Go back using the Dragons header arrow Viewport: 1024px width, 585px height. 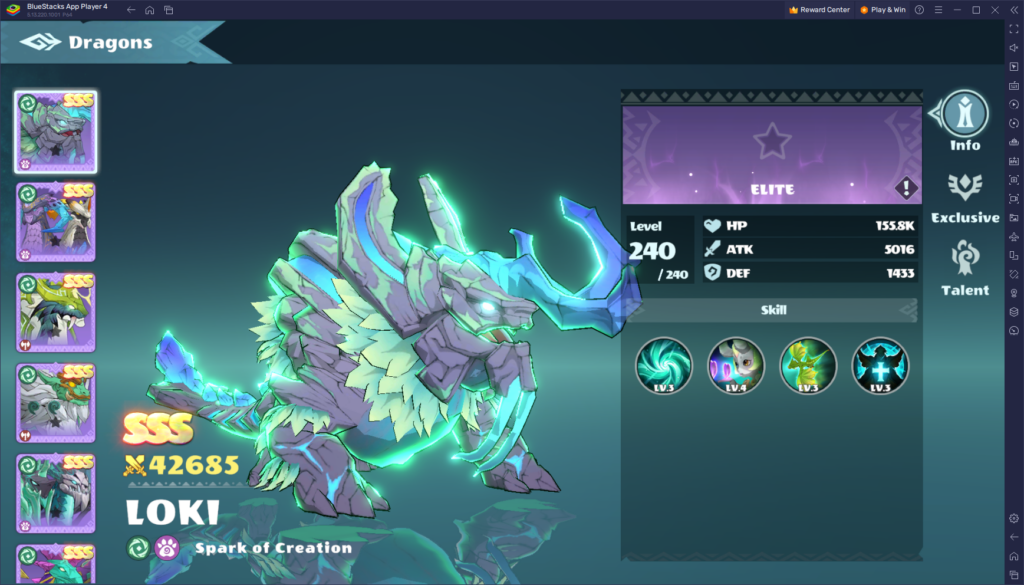click(40, 42)
